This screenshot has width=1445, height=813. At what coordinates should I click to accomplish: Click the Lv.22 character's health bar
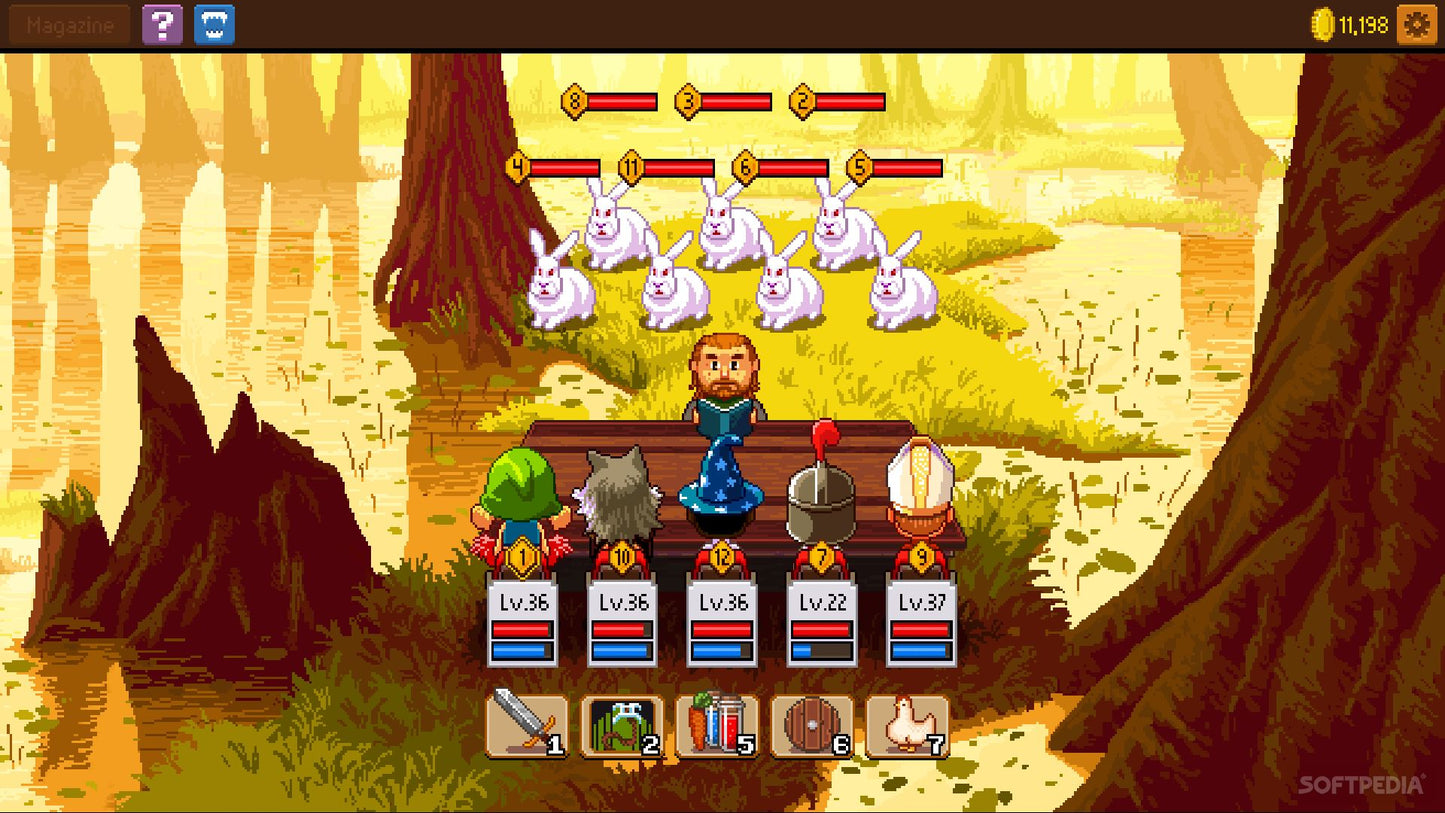pos(820,630)
